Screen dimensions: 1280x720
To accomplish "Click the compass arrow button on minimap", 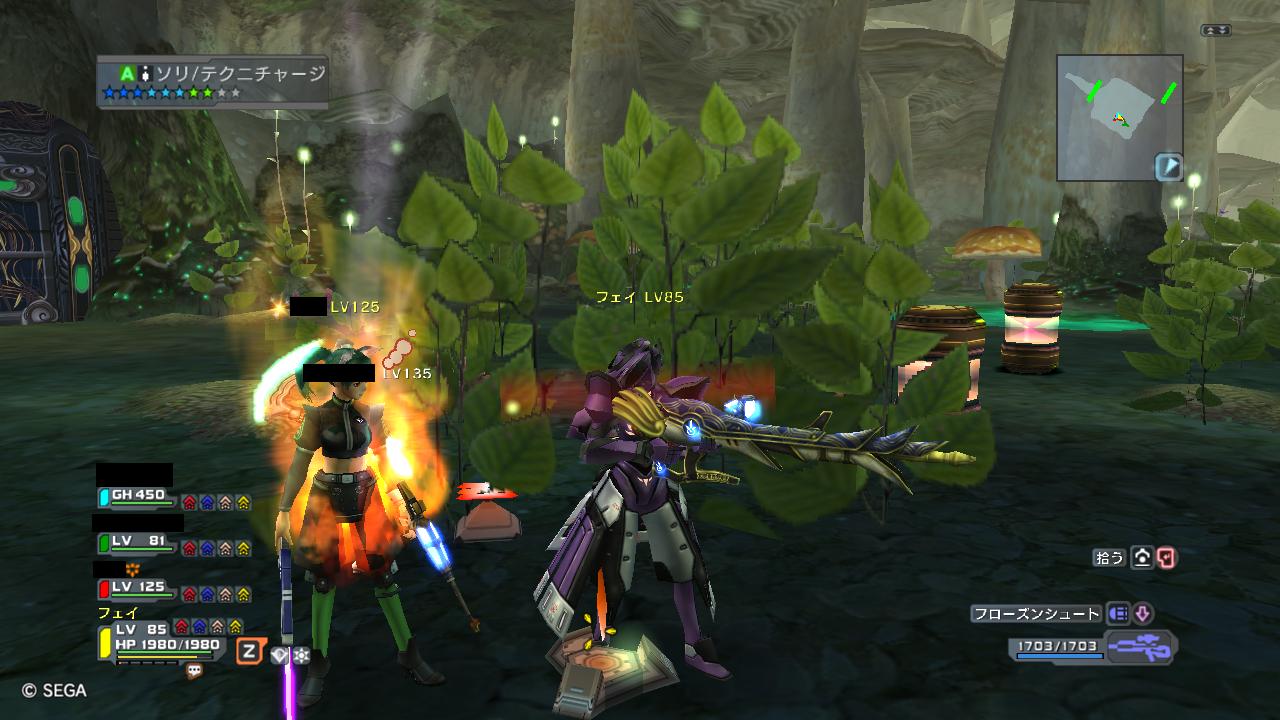I will pos(1169,167).
